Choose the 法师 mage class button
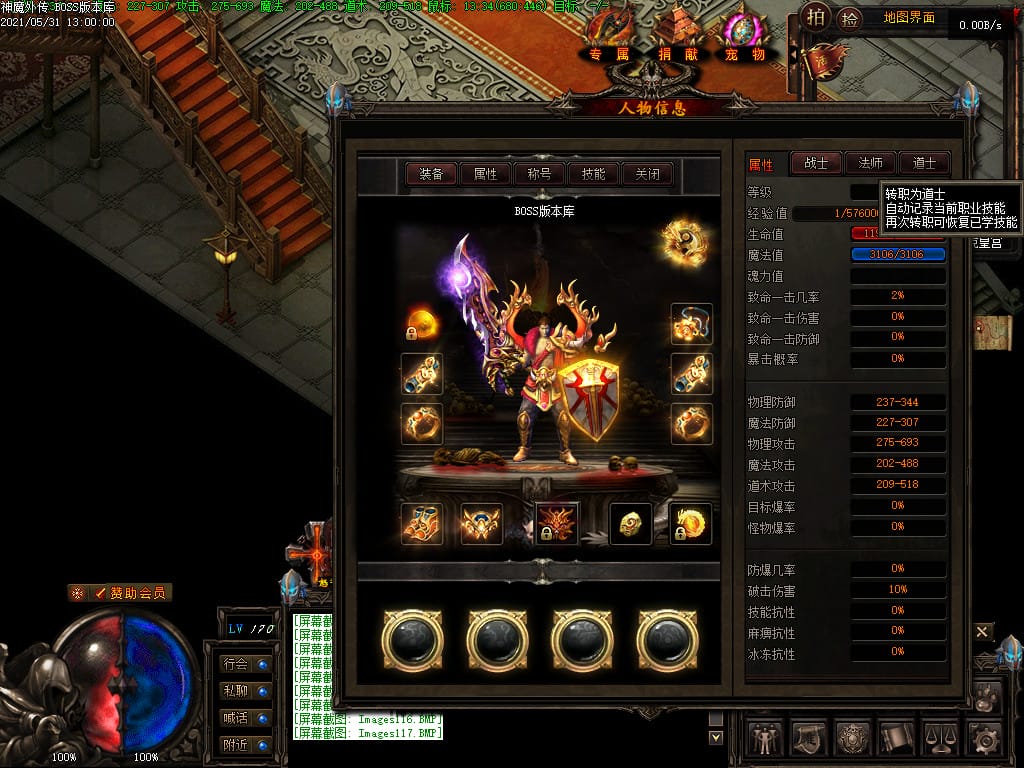1024x768 pixels. (870, 163)
